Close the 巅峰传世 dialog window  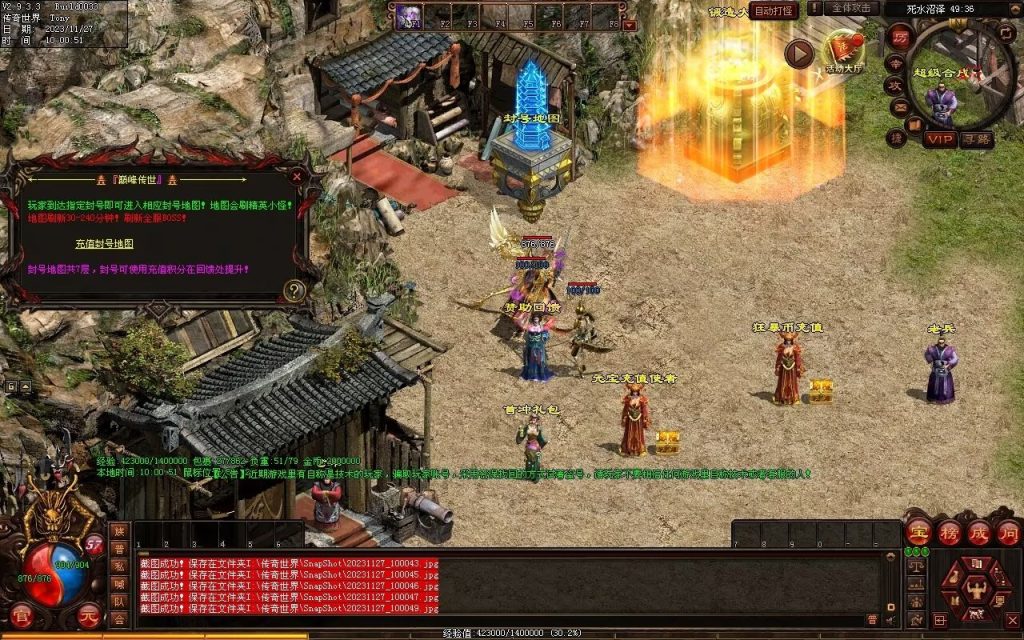[x=296, y=176]
